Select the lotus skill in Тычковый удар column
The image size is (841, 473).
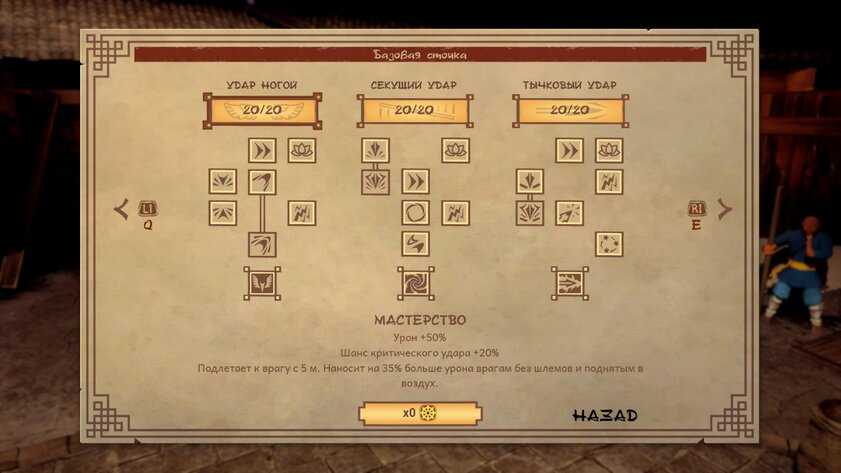(609, 150)
